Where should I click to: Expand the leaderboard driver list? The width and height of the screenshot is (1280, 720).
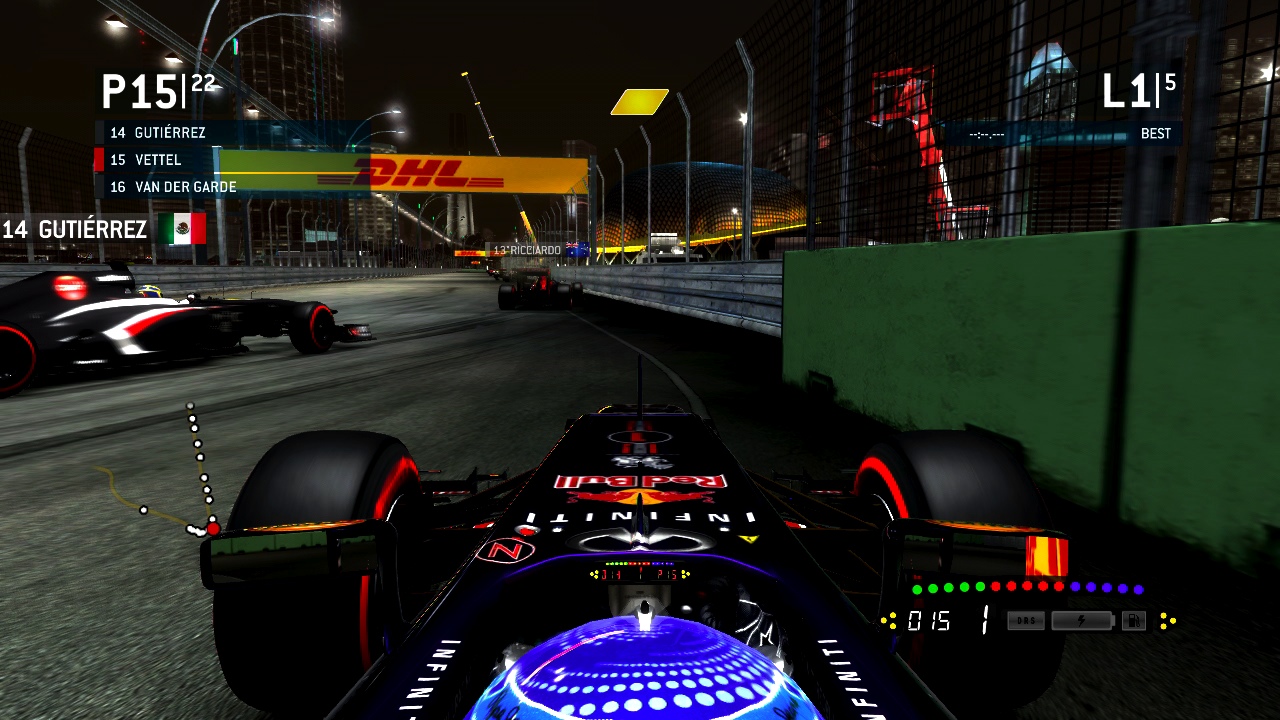pyautogui.click(x=165, y=160)
